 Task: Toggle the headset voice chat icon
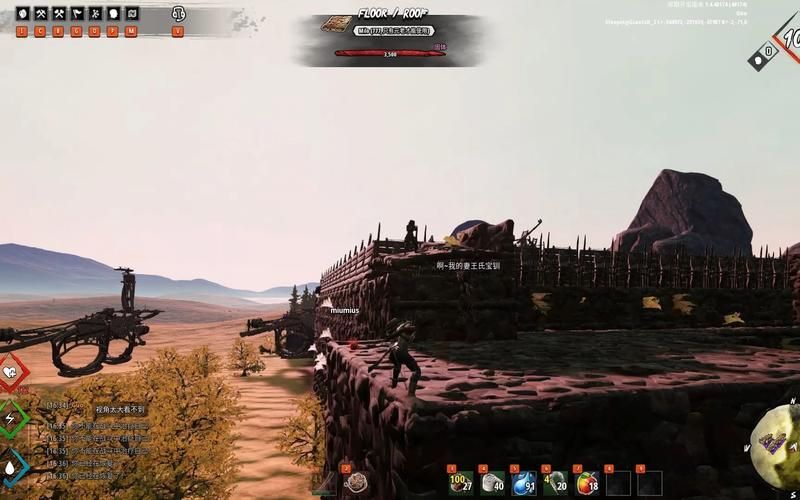pyautogui.click(x=178, y=14)
